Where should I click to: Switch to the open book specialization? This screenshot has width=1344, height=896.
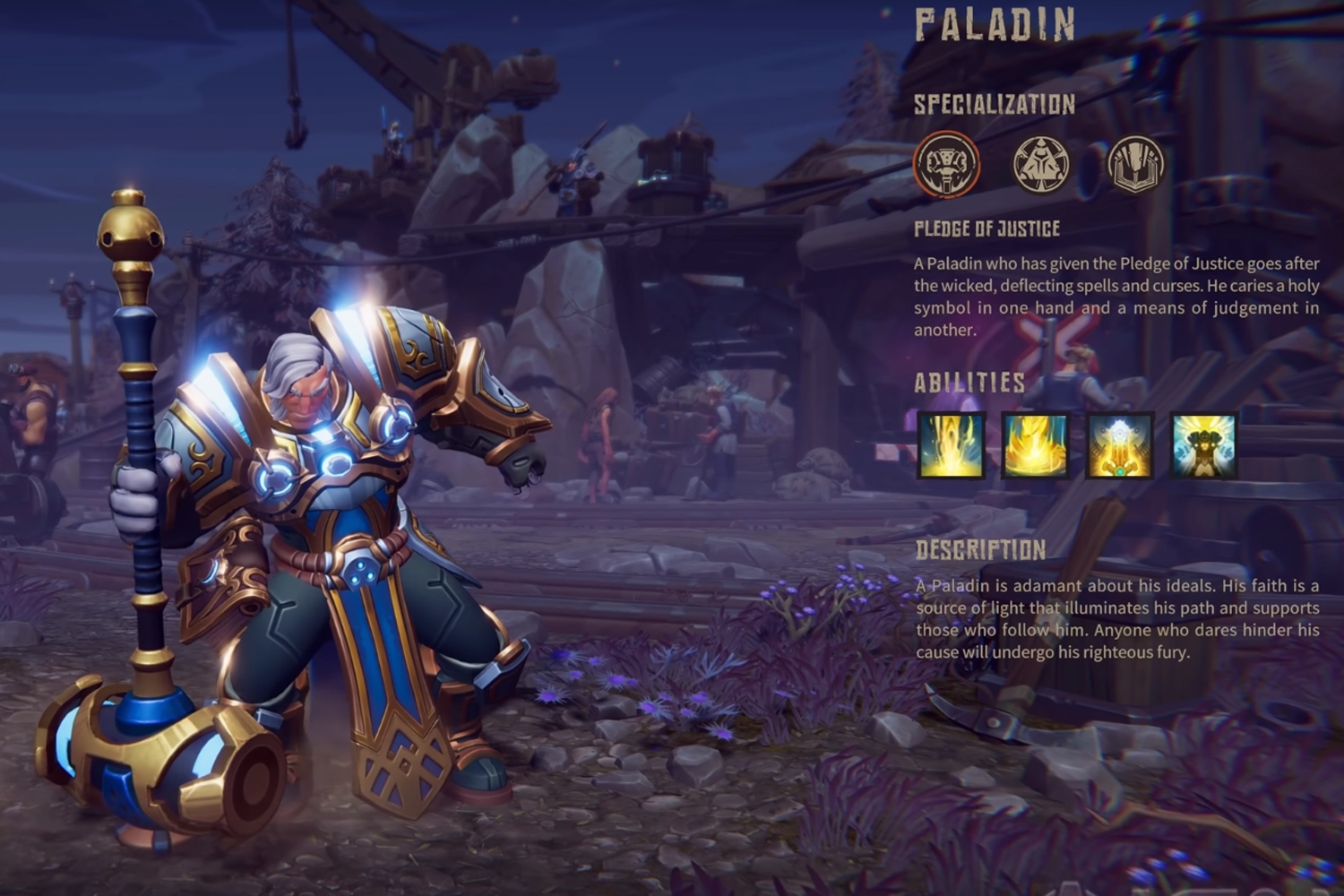click(x=1135, y=165)
